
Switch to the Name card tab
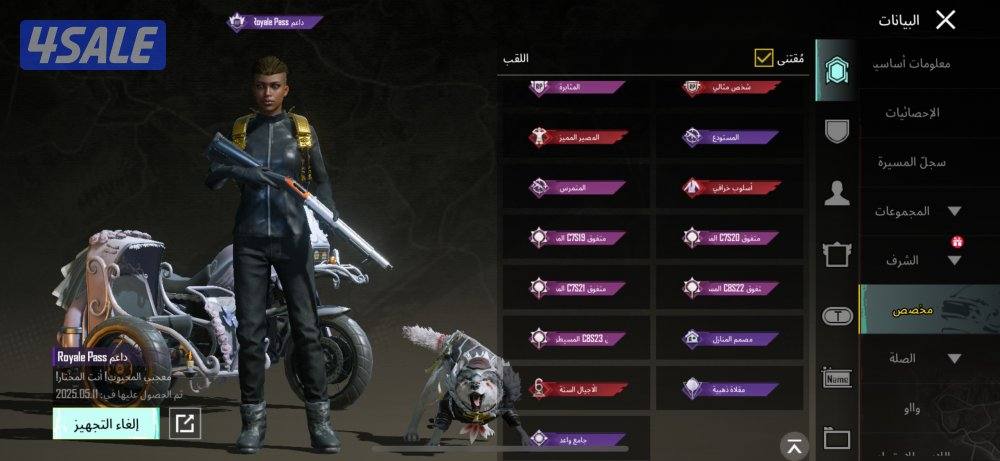(836, 378)
